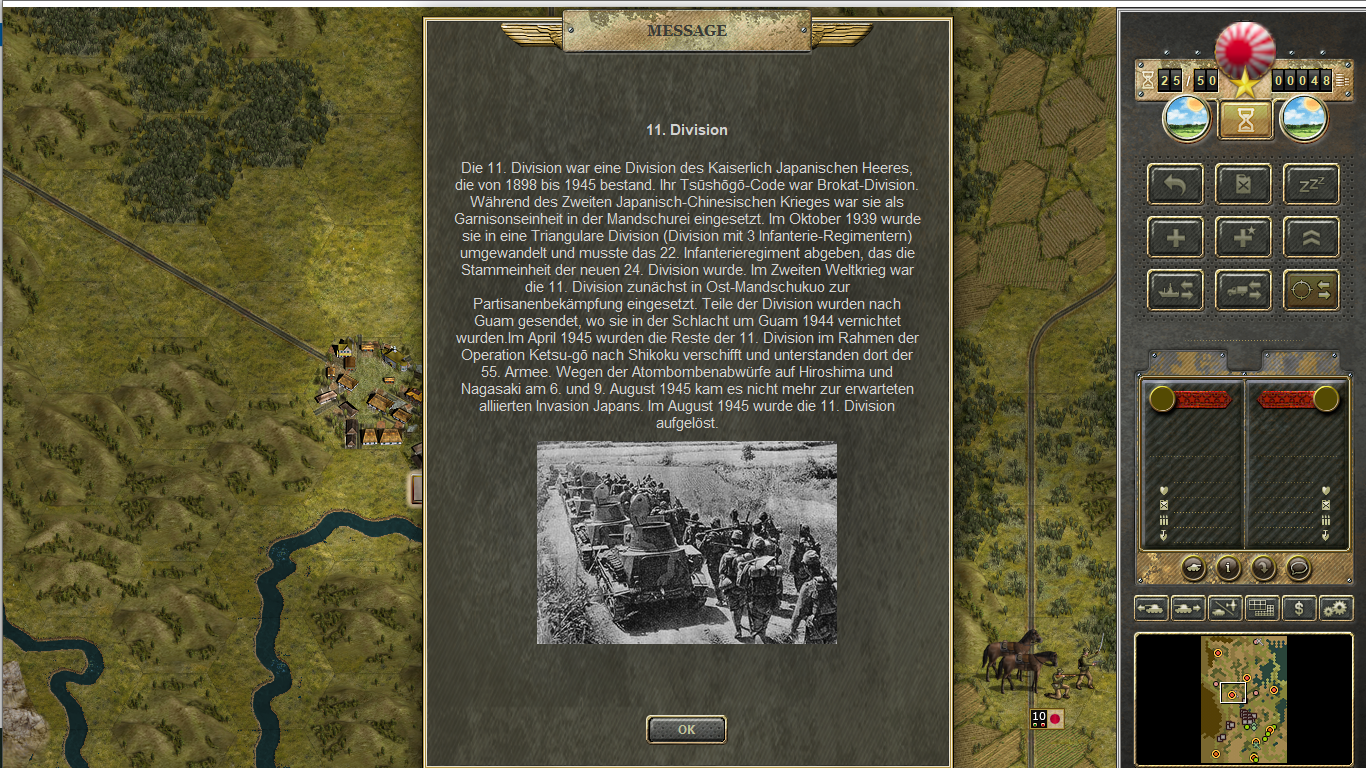The image size is (1366, 768).
Task: Click the fuel canister resupply button
Action: coord(1244,185)
